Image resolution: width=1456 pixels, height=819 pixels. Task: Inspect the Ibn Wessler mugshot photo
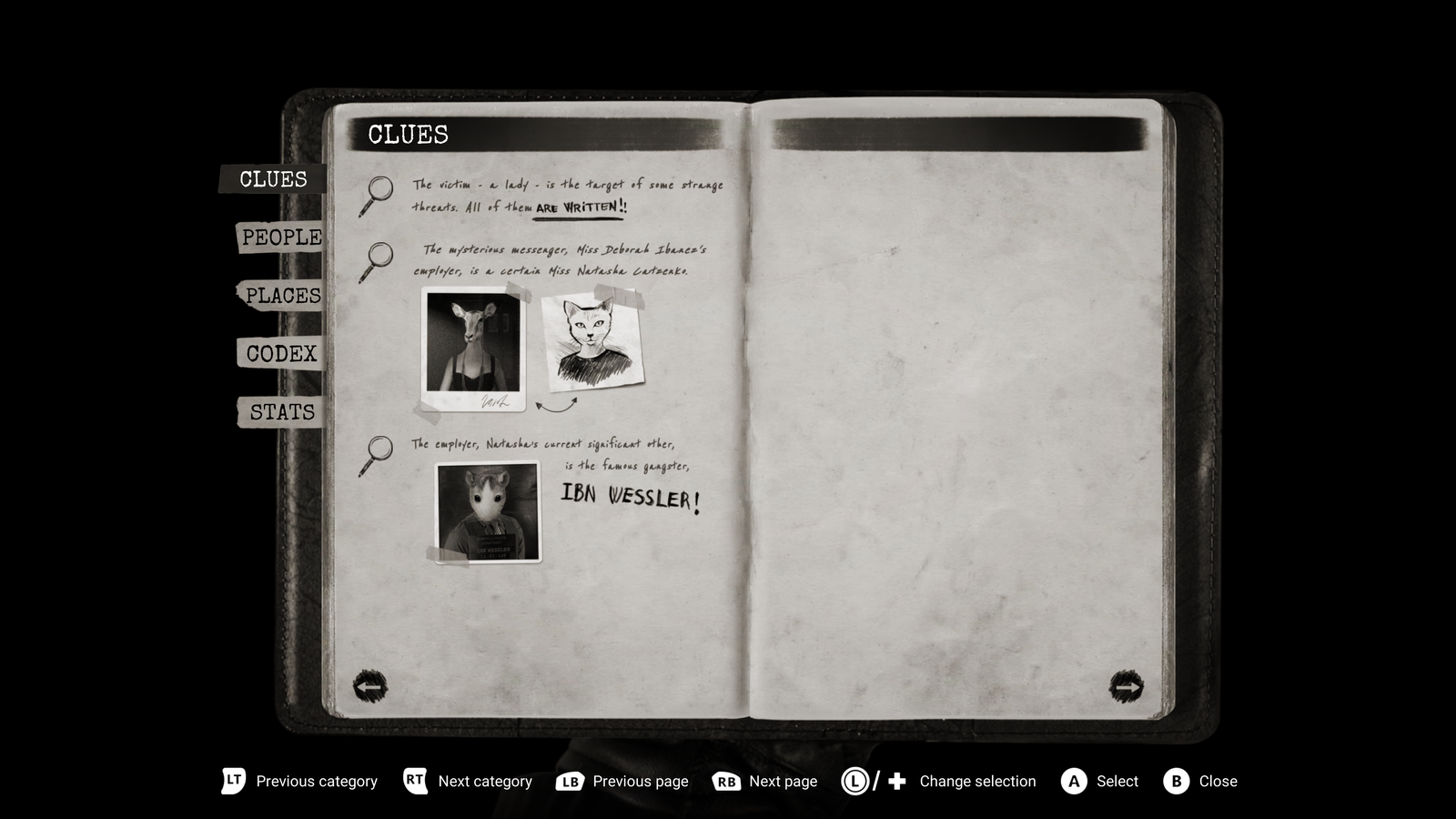(488, 511)
